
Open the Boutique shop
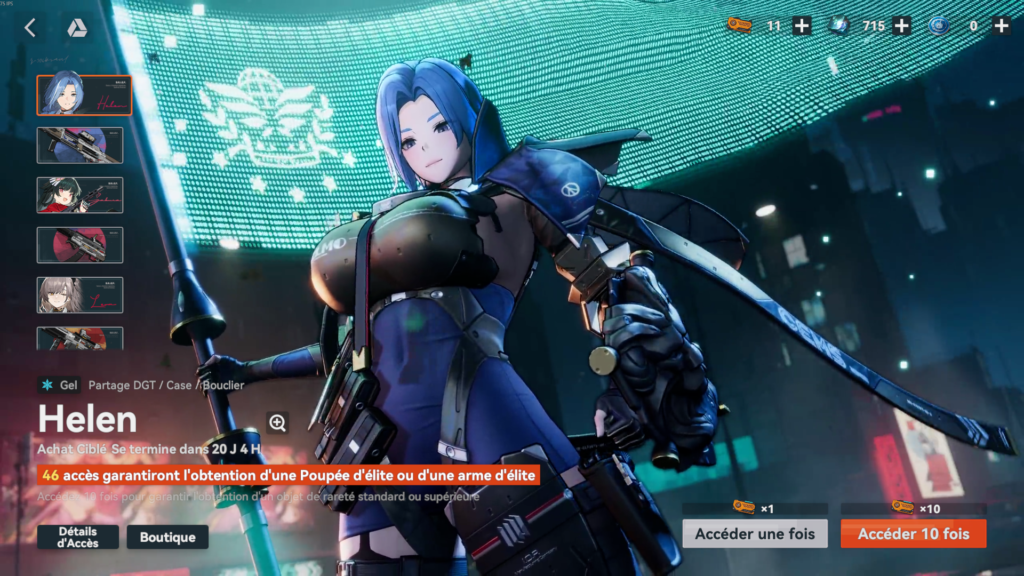pyautogui.click(x=167, y=537)
